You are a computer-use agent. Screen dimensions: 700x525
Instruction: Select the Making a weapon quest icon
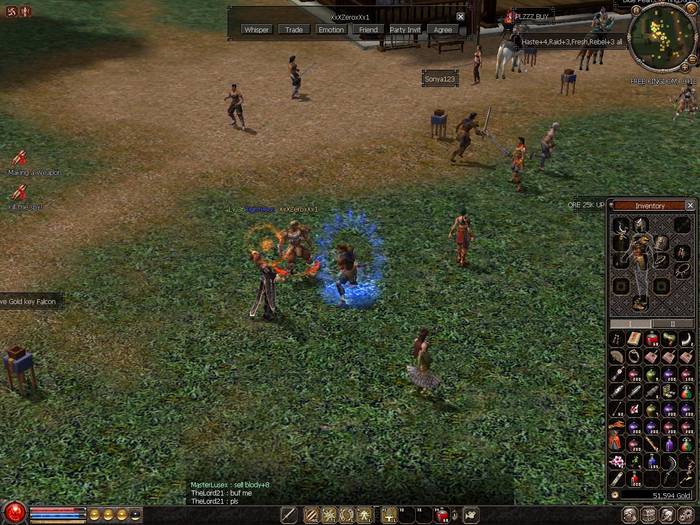click(19, 158)
